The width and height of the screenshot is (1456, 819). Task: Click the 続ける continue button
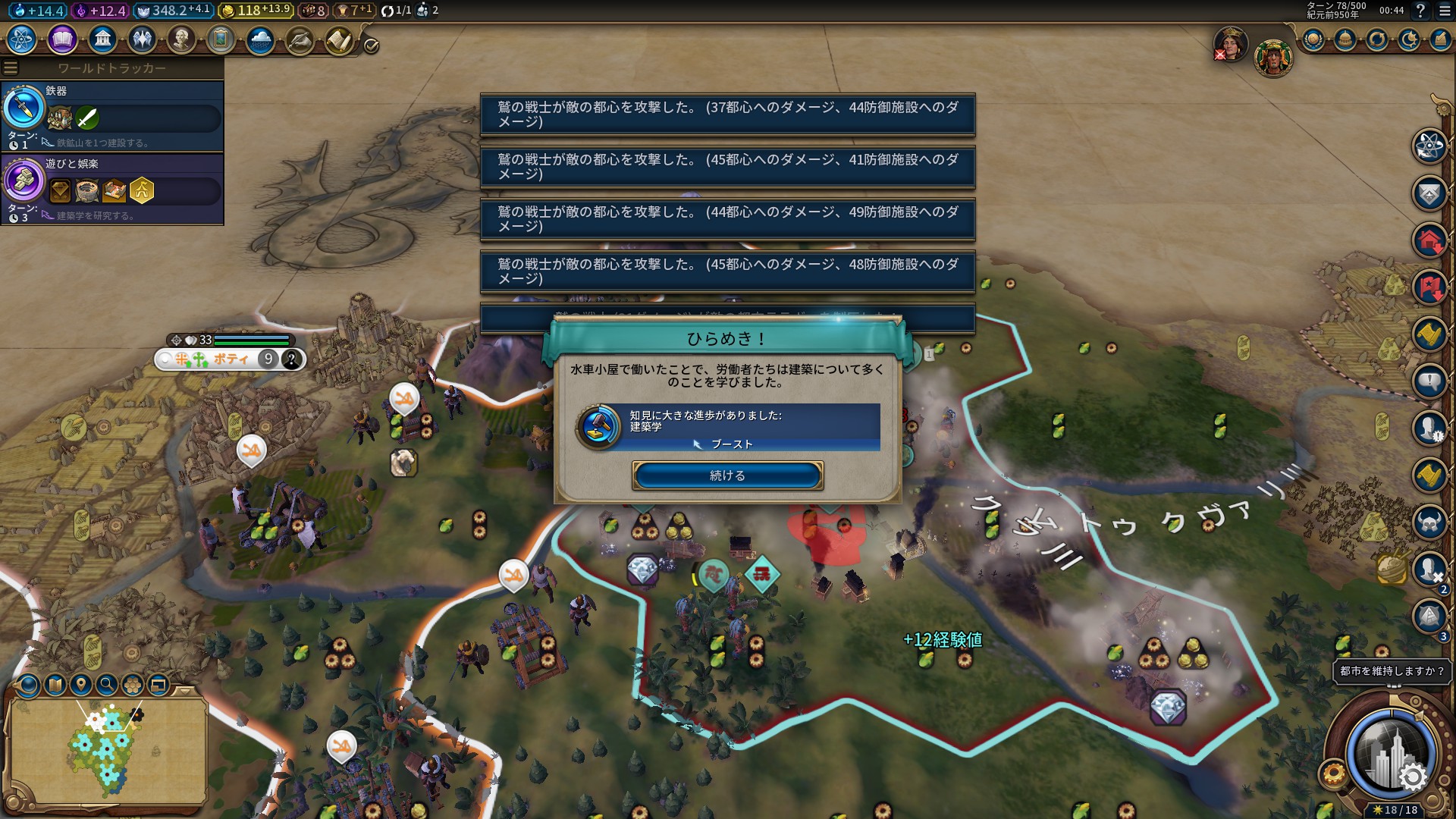727,475
